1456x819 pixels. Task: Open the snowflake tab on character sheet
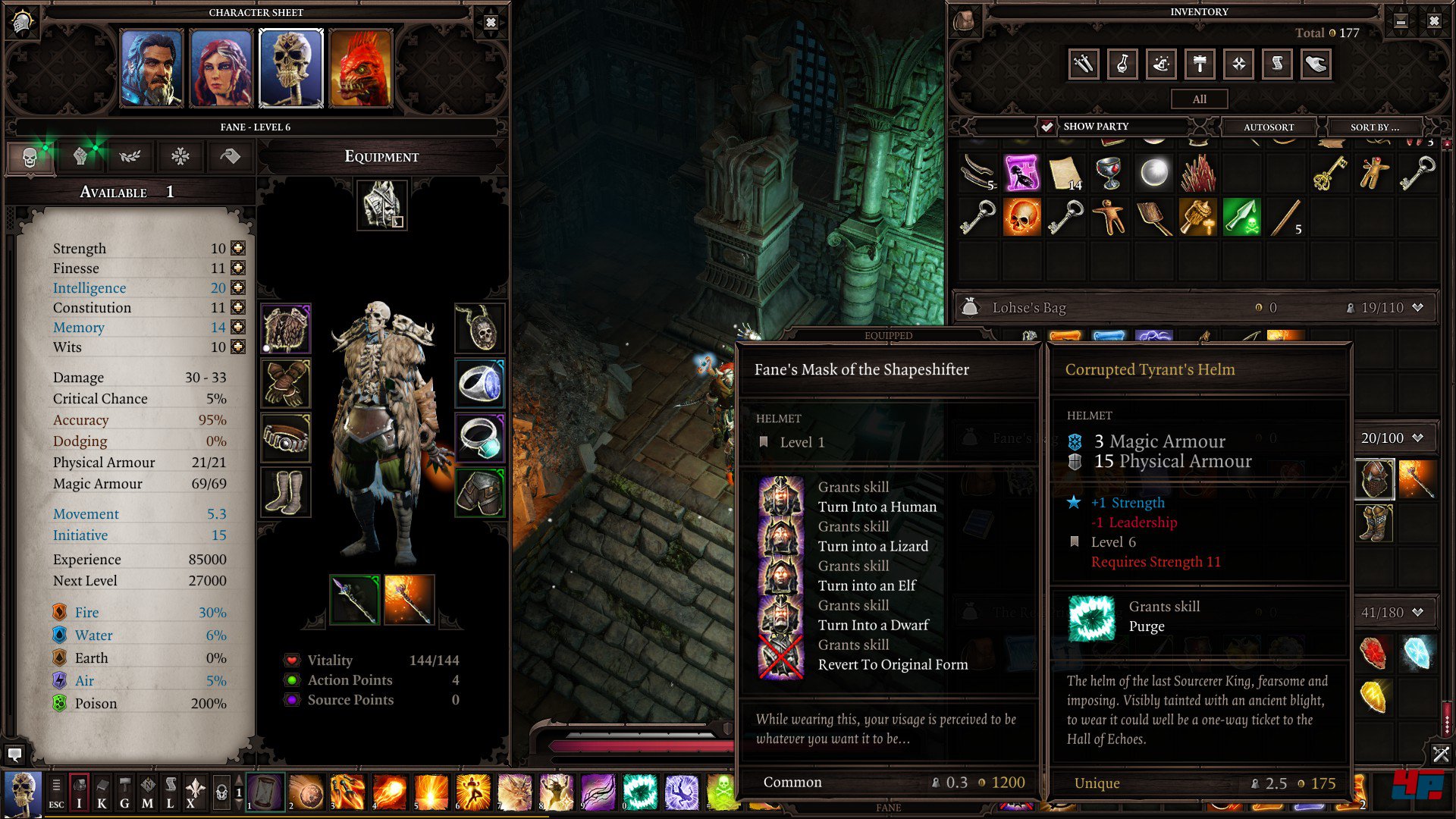[x=180, y=157]
